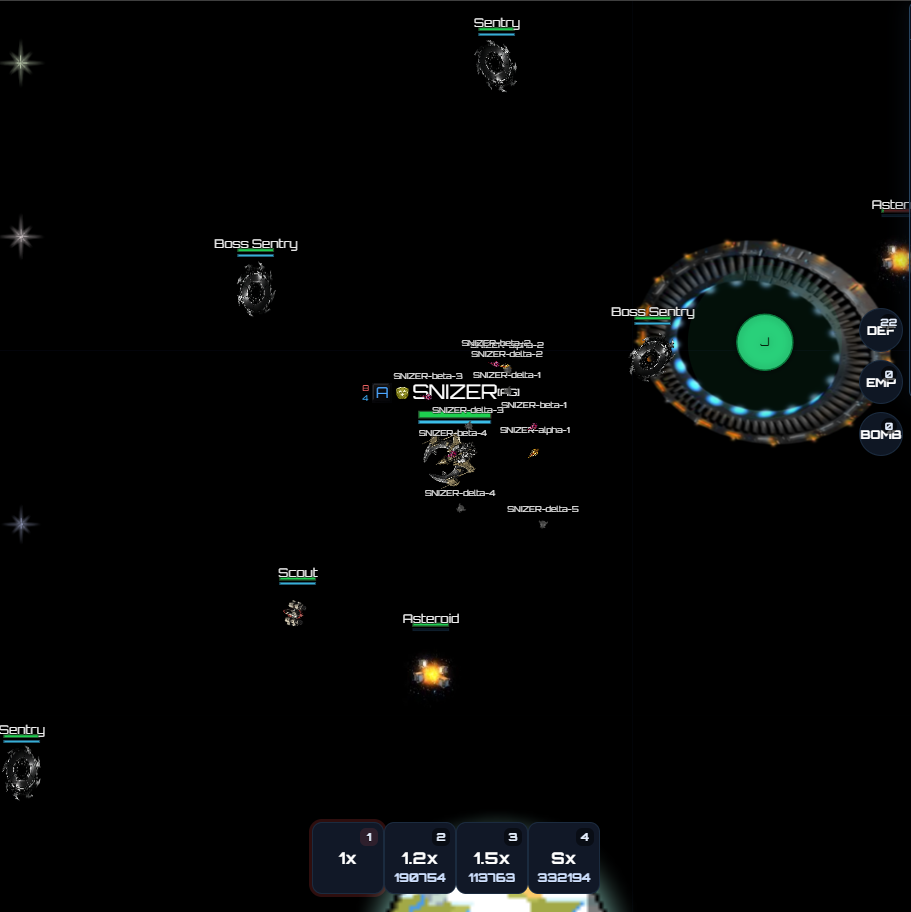Fire the BOMB ability button
911x912 pixels.
coord(881,433)
